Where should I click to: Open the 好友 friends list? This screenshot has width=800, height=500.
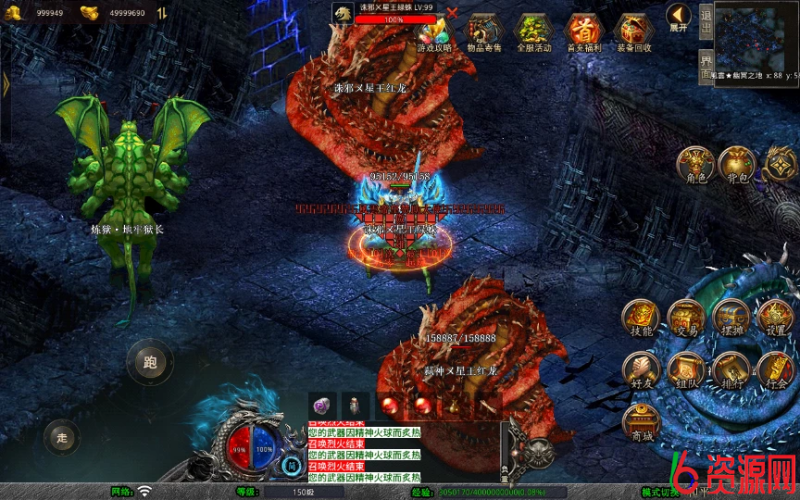click(641, 369)
